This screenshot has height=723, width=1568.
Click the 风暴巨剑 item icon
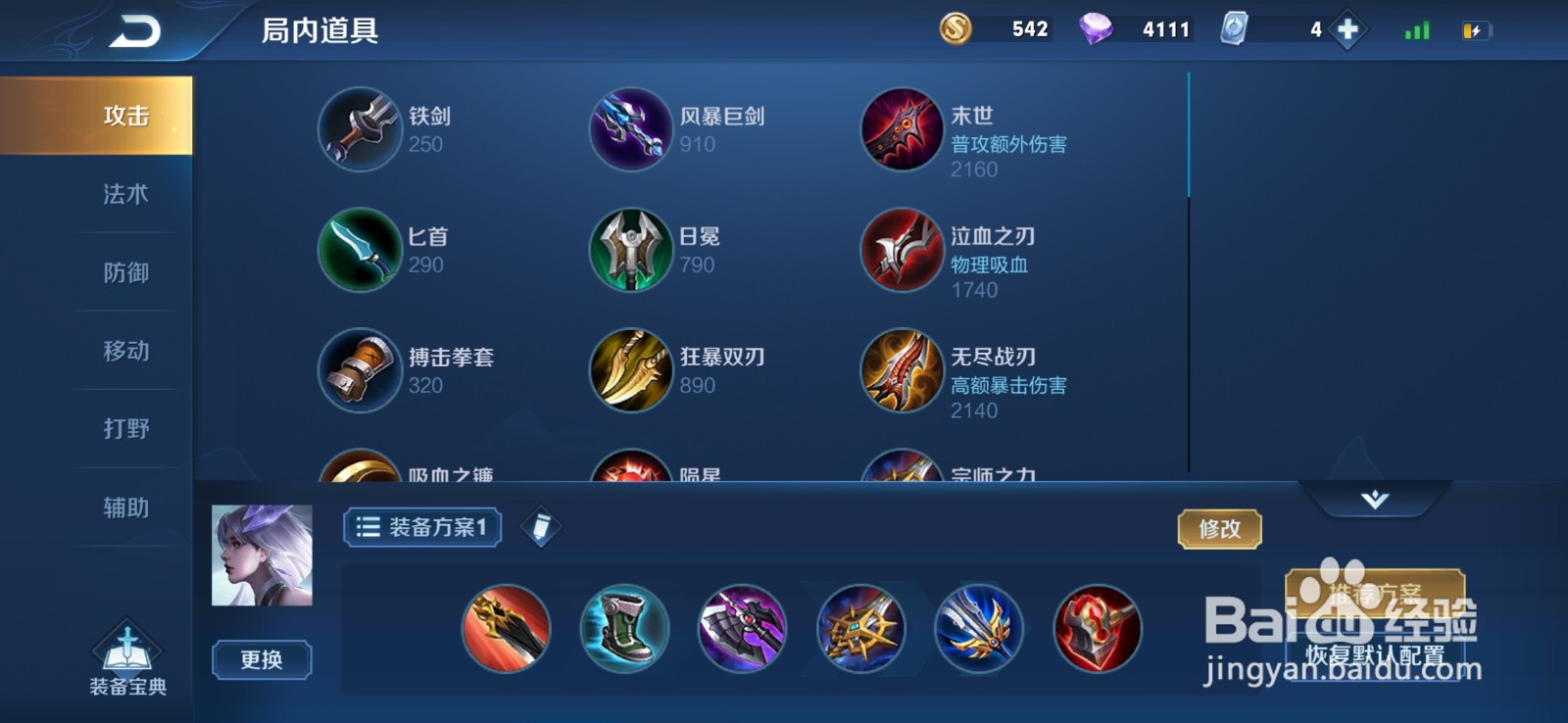[630, 130]
